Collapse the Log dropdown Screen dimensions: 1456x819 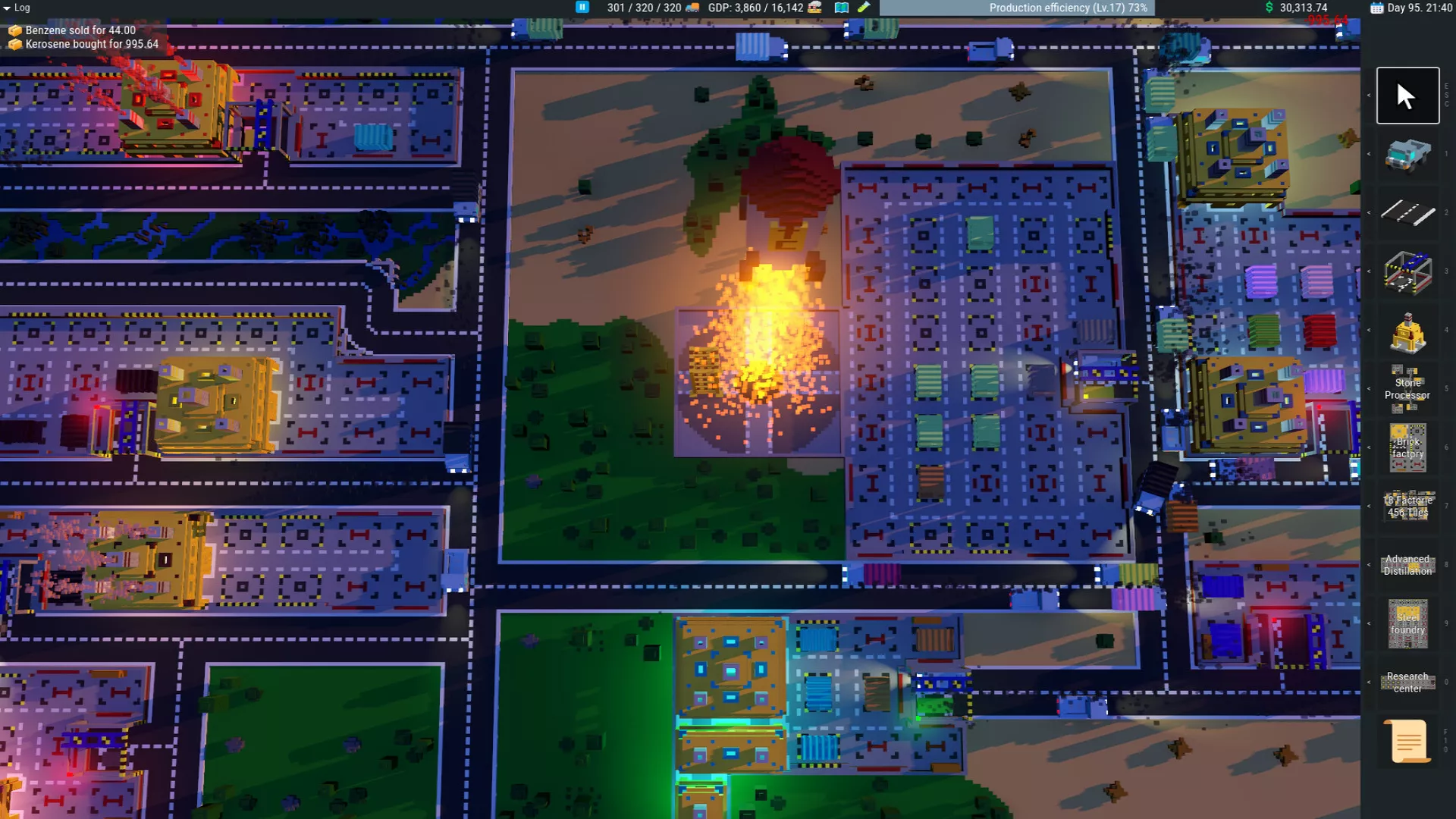click(x=7, y=8)
